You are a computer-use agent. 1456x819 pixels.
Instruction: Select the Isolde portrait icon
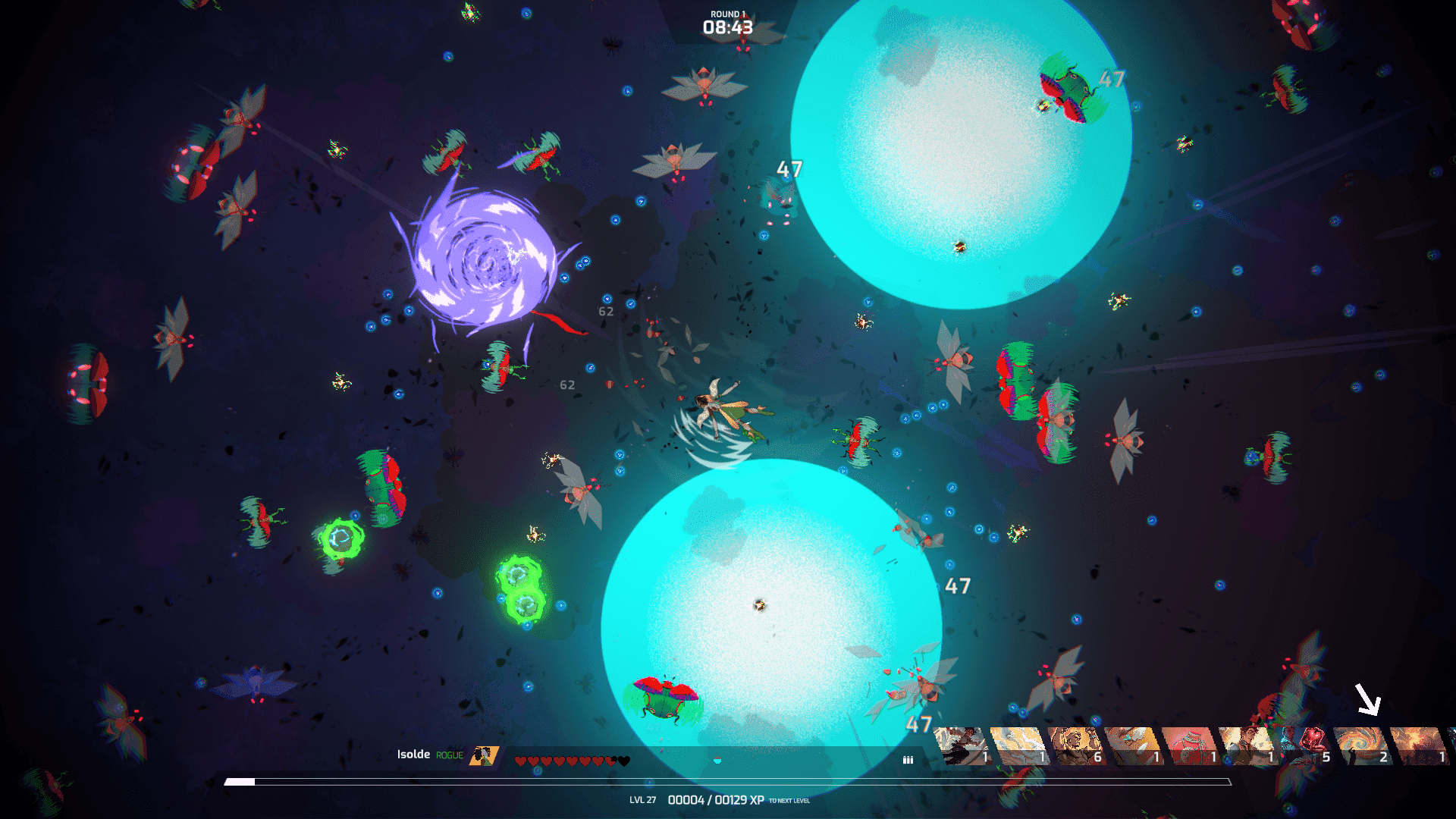click(x=482, y=756)
